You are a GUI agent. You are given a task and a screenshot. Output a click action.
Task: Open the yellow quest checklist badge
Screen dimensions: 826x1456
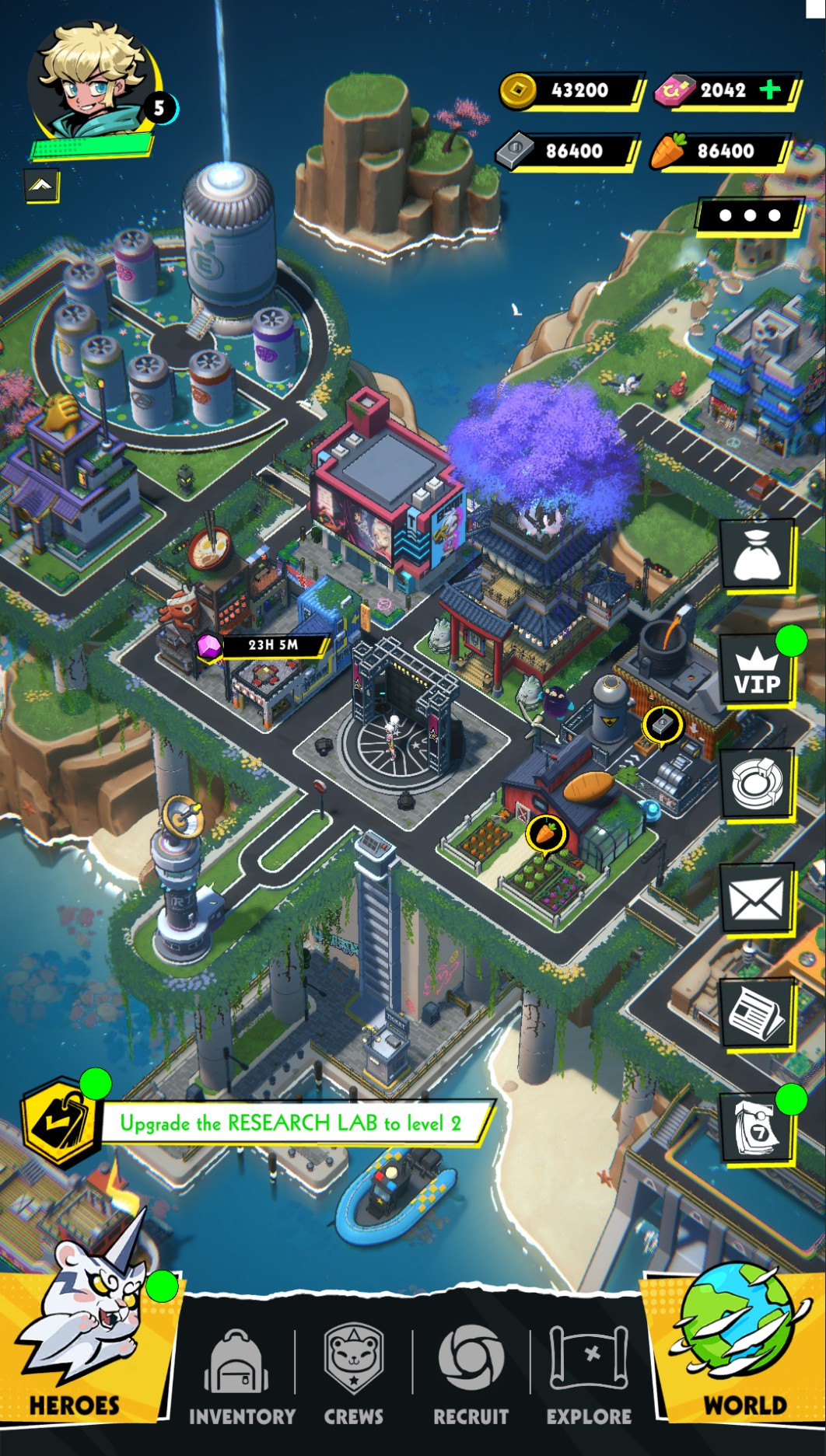pos(60,1121)
